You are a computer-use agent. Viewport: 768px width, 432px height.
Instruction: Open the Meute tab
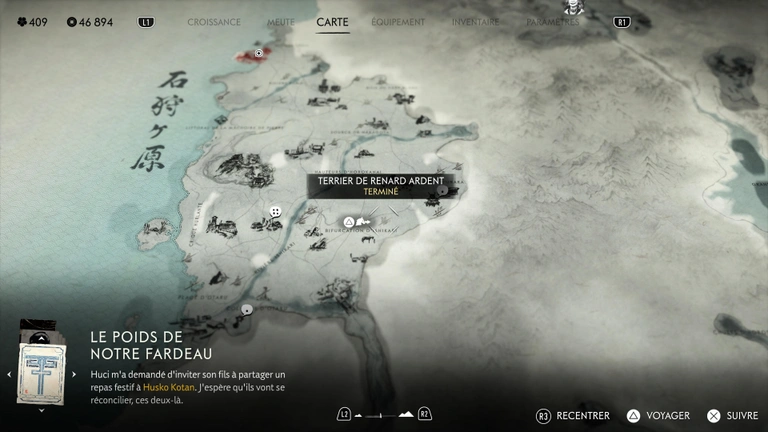[281, 22]
